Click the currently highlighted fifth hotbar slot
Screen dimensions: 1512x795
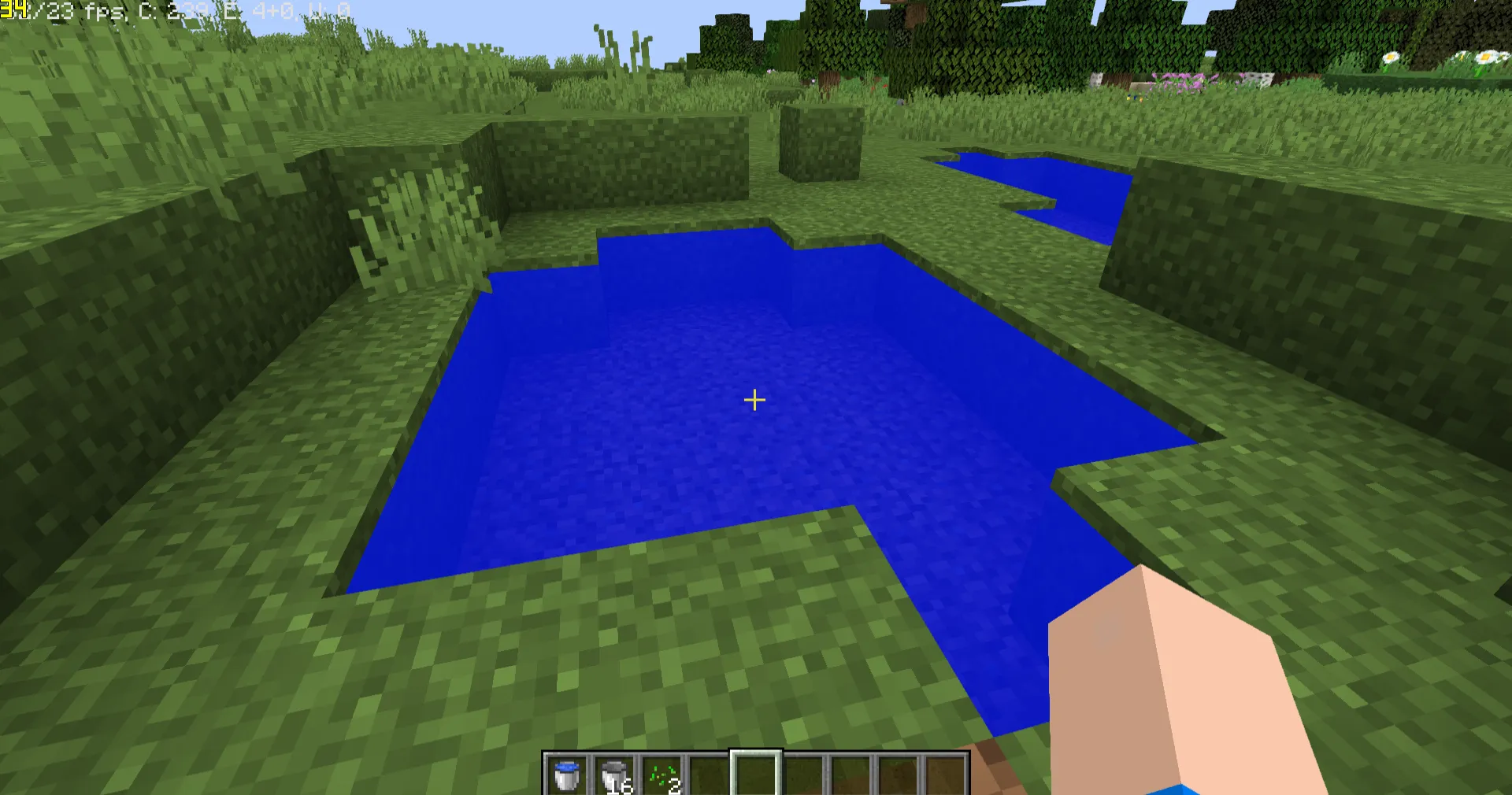click(x=755, y=773)
